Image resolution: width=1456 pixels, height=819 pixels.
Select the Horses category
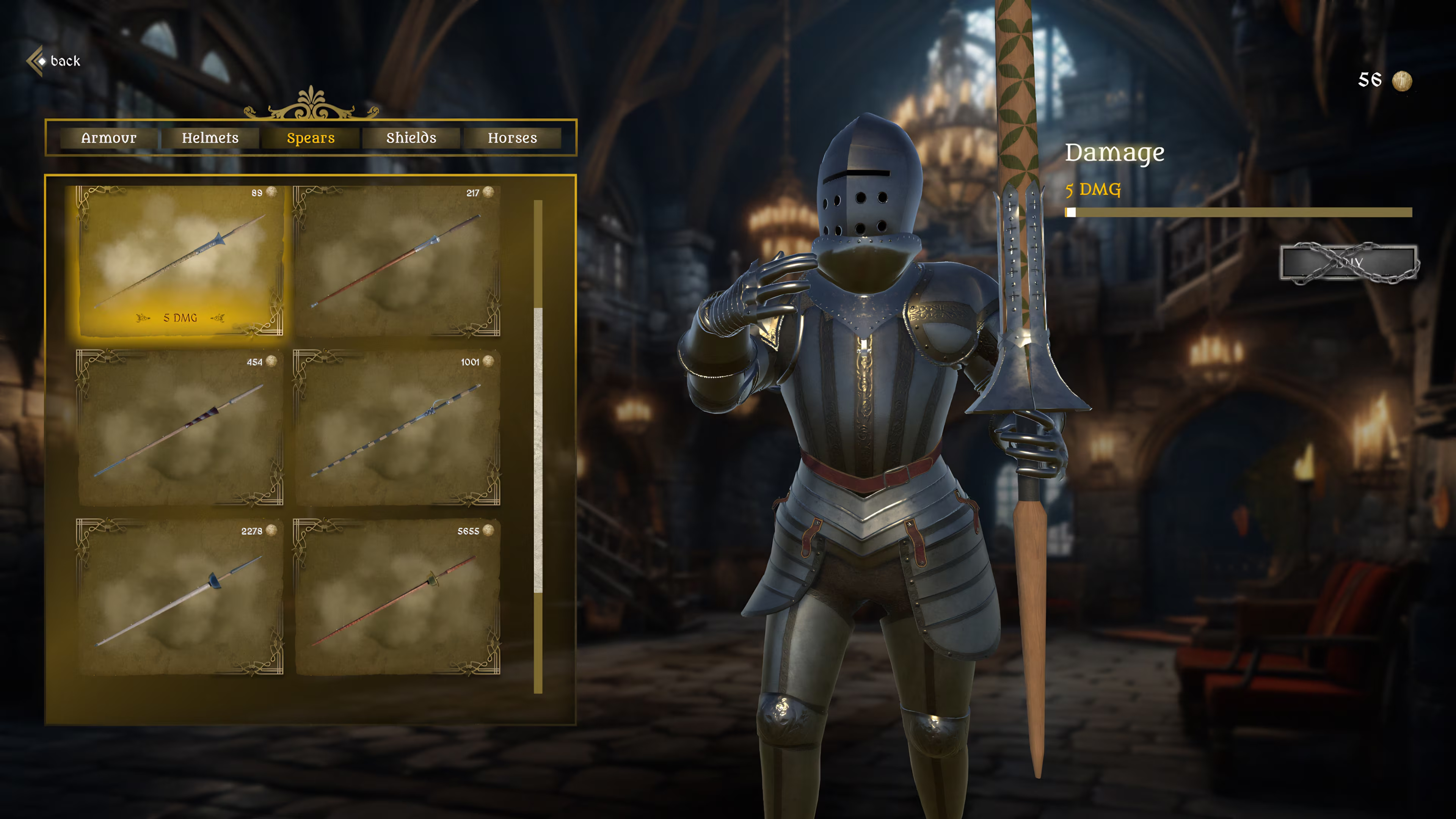[513, 137]
